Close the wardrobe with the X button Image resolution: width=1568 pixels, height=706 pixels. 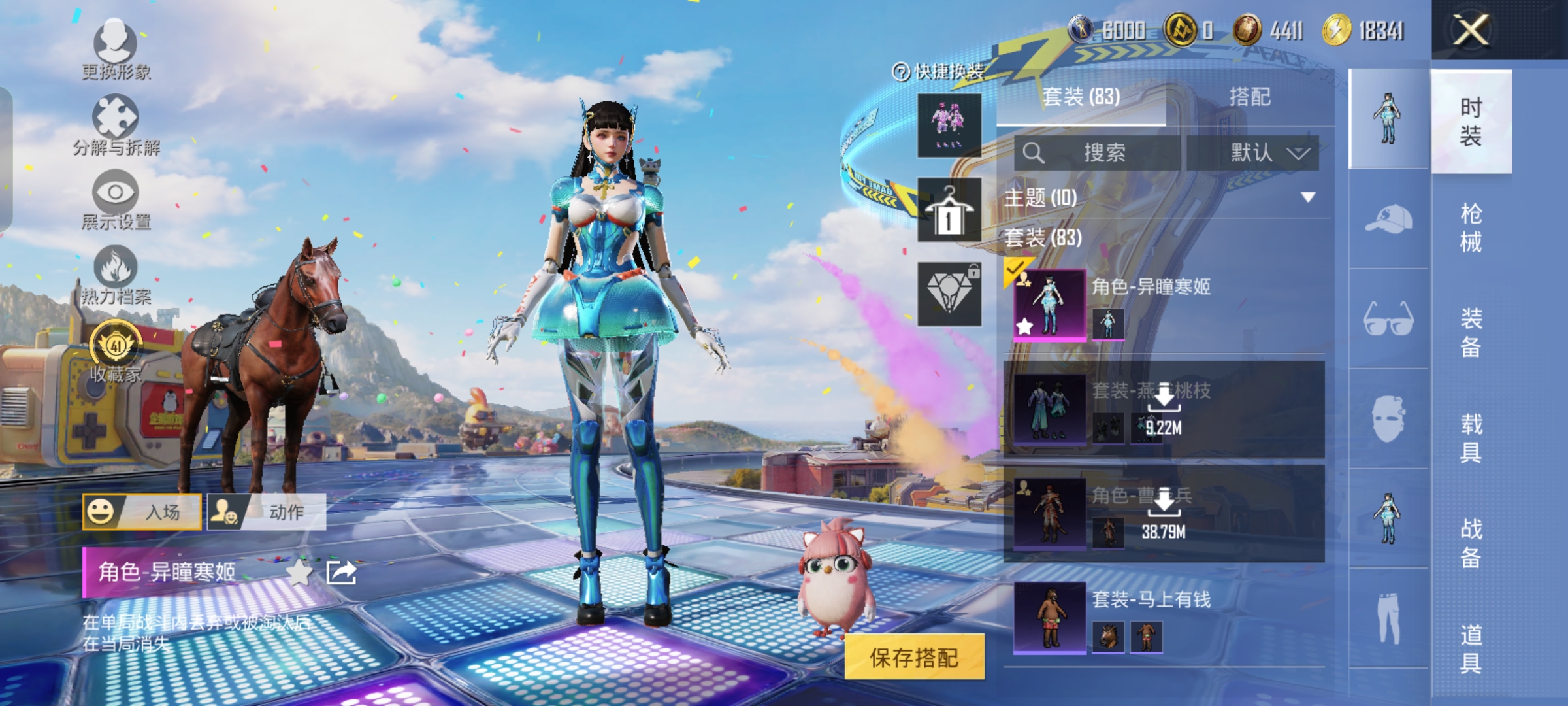click(1470, 30)
